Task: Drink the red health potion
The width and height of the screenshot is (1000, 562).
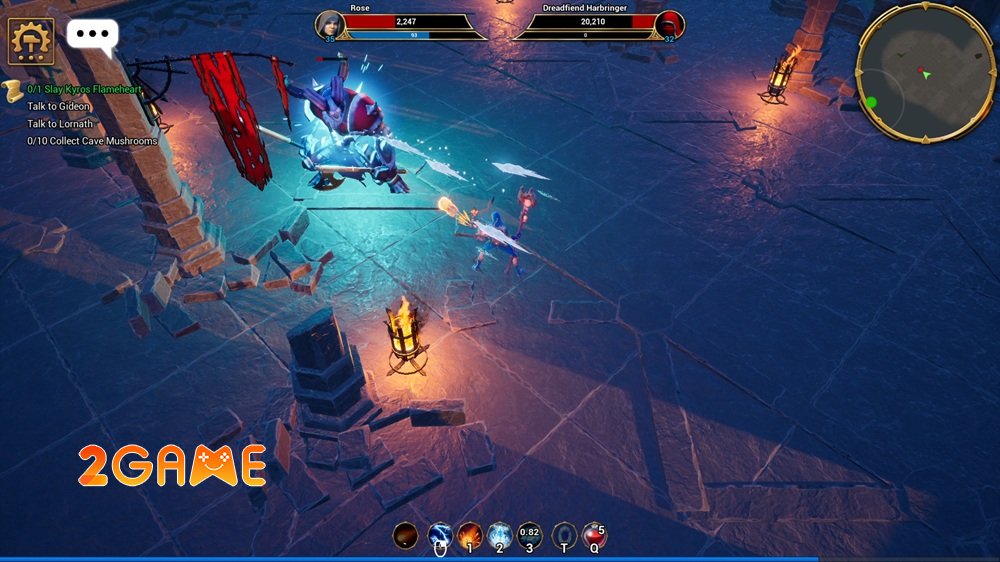Action: 594,535
